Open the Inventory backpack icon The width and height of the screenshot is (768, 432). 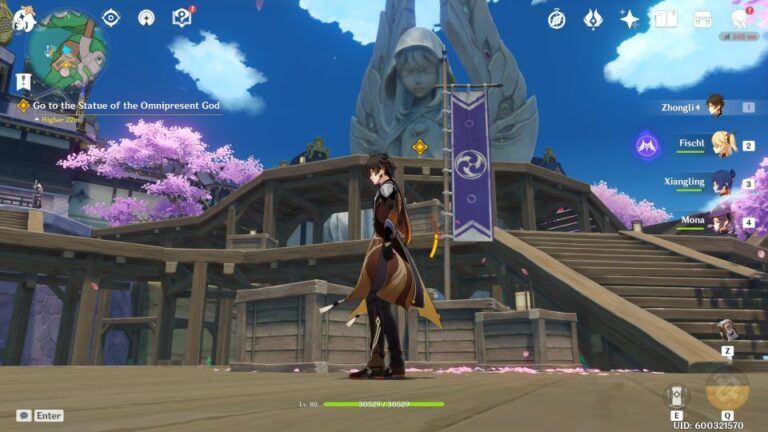click(x=702, y=19)
